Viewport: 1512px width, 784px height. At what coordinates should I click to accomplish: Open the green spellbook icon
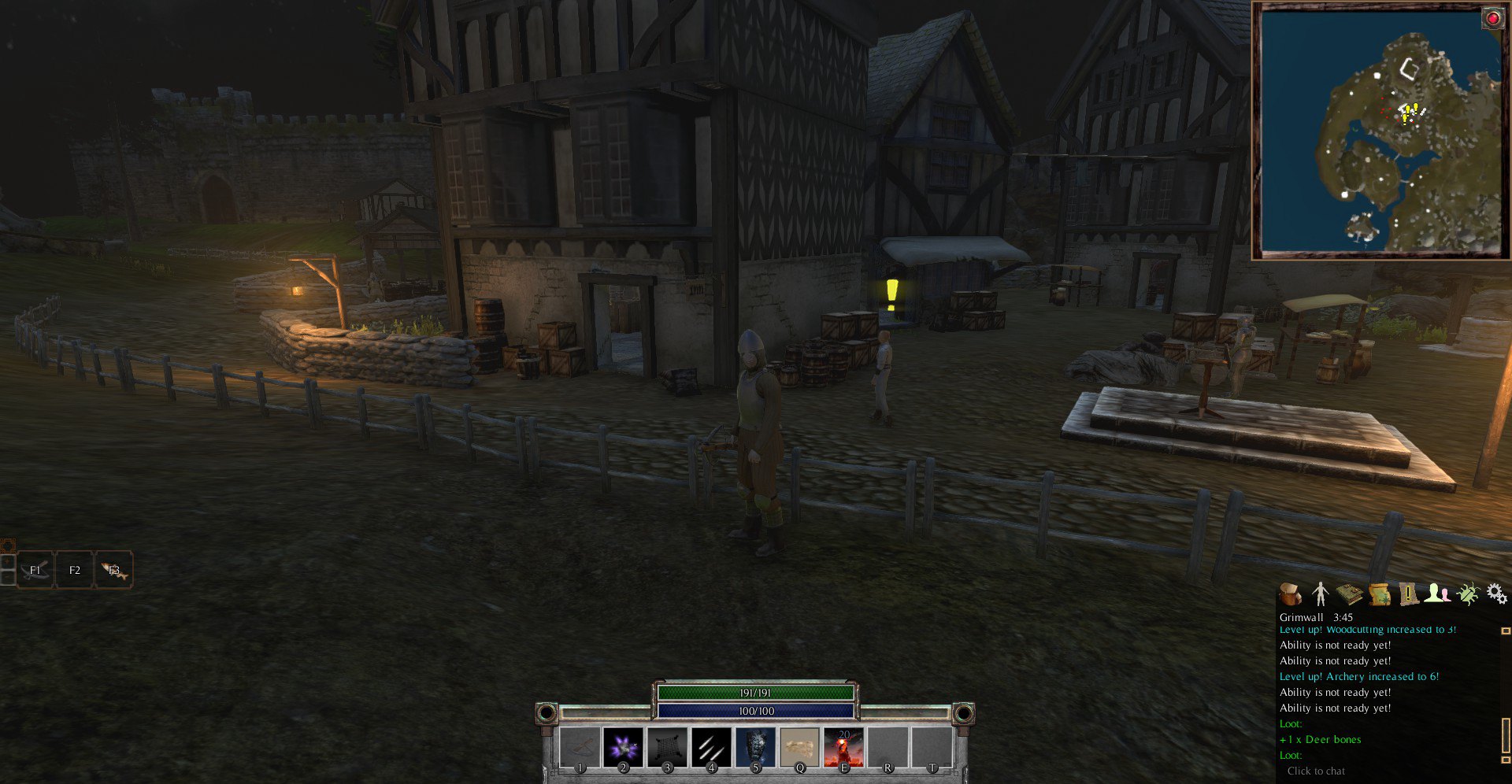(1350, 594)
